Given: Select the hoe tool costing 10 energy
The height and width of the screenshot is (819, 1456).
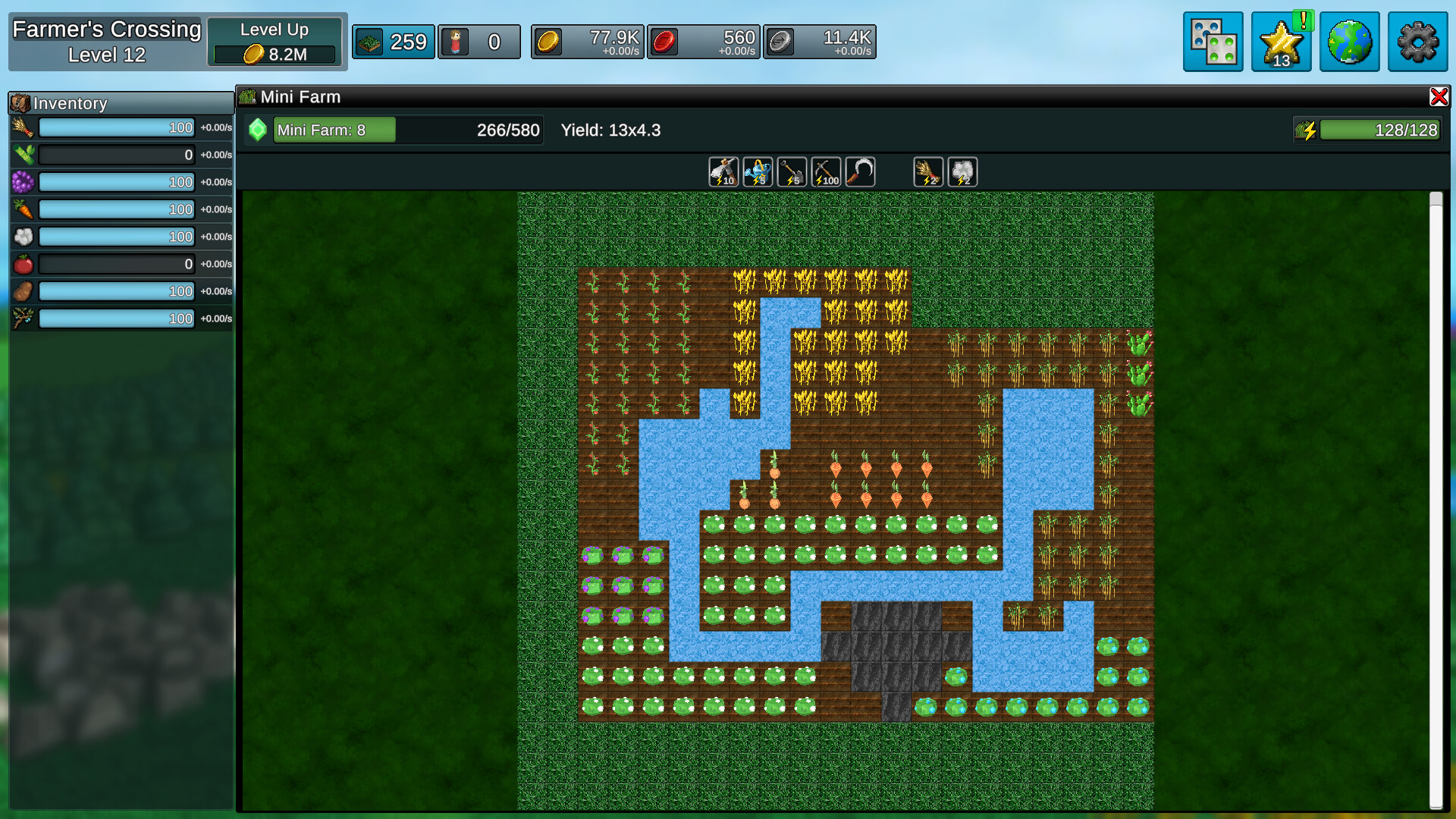Looking at the screenshot, I should [x=723, y=171].
